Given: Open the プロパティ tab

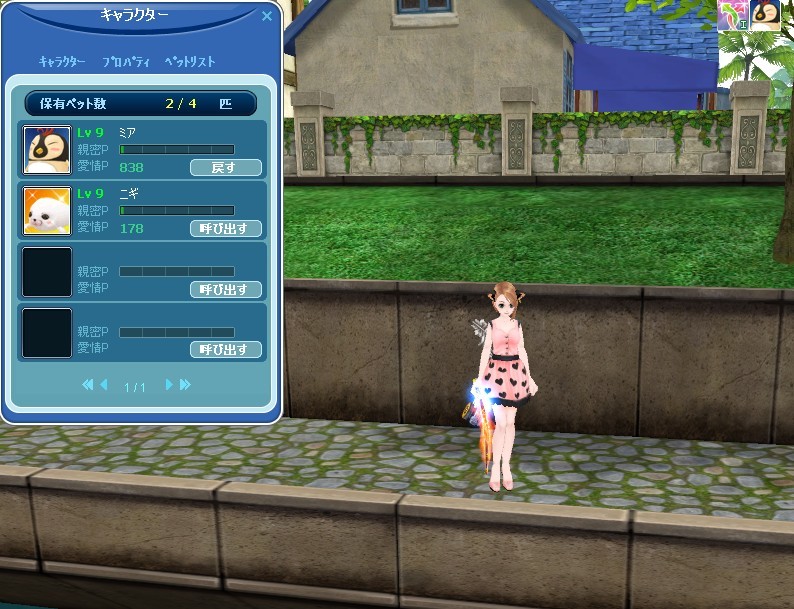Looking at the screenshot, I should pos(126,62).
